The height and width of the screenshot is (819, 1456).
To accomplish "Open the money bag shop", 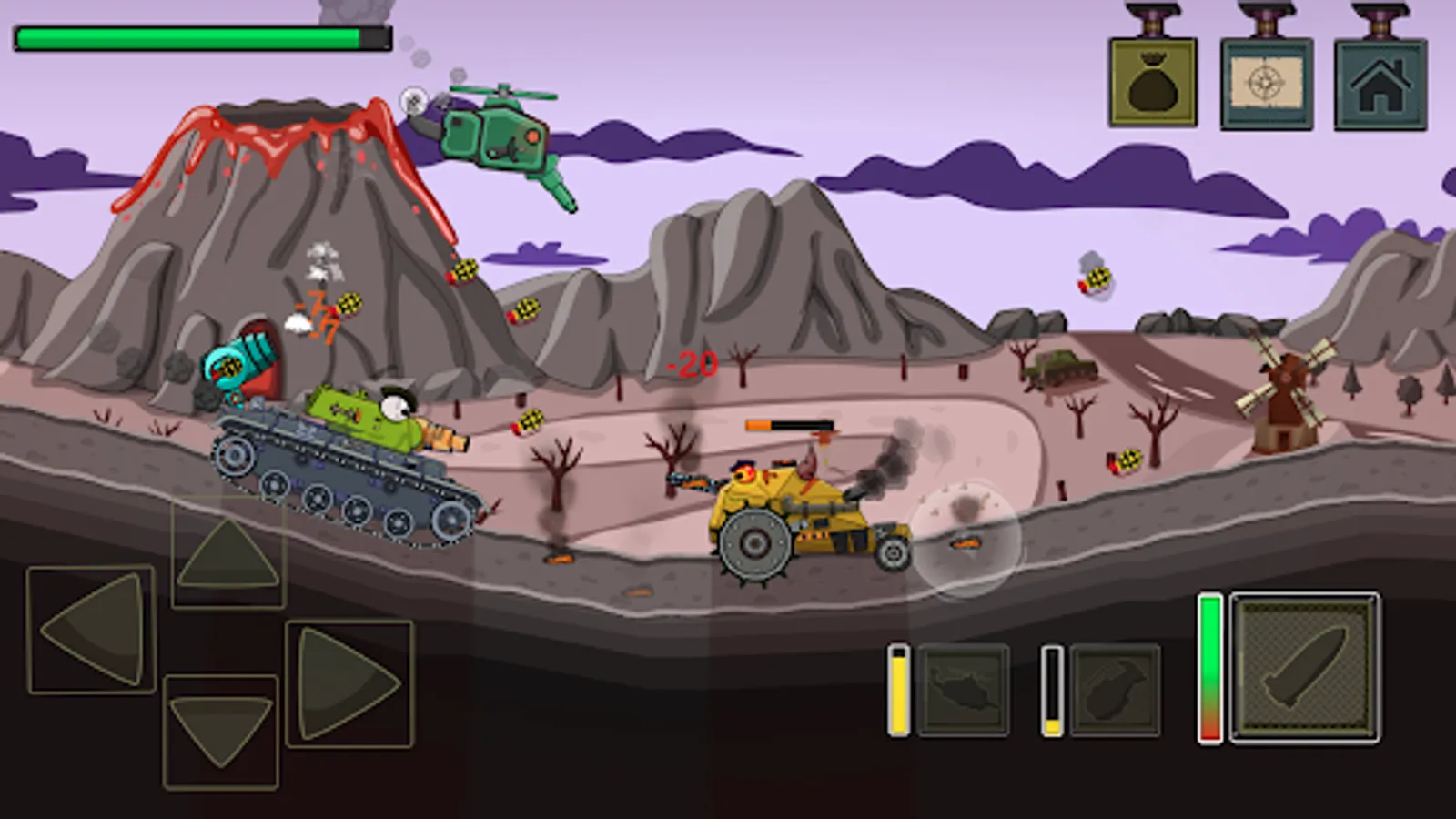I will click(x=1153, y=82).
